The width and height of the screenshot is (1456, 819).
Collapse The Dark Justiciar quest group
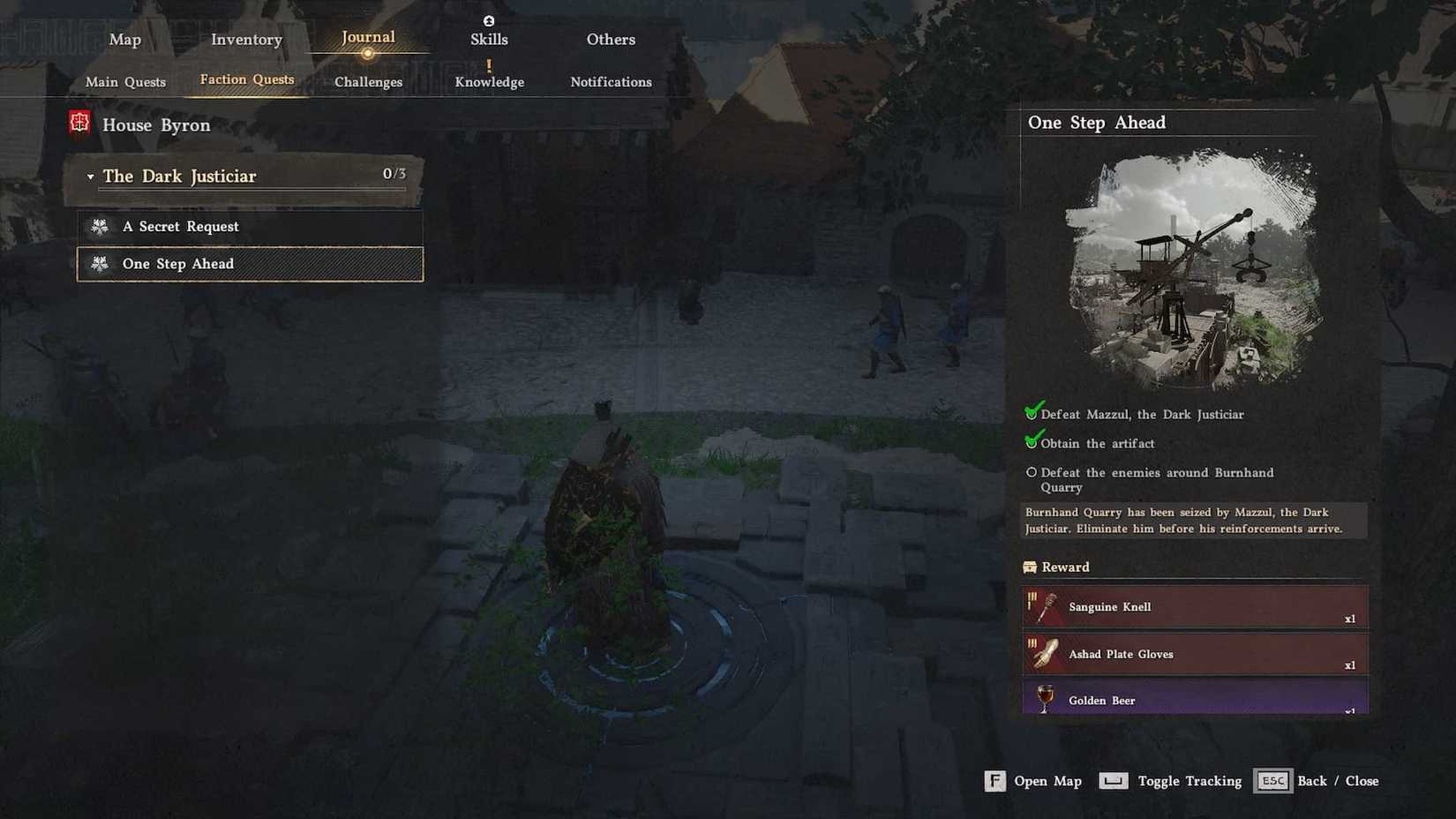(90, 176)
